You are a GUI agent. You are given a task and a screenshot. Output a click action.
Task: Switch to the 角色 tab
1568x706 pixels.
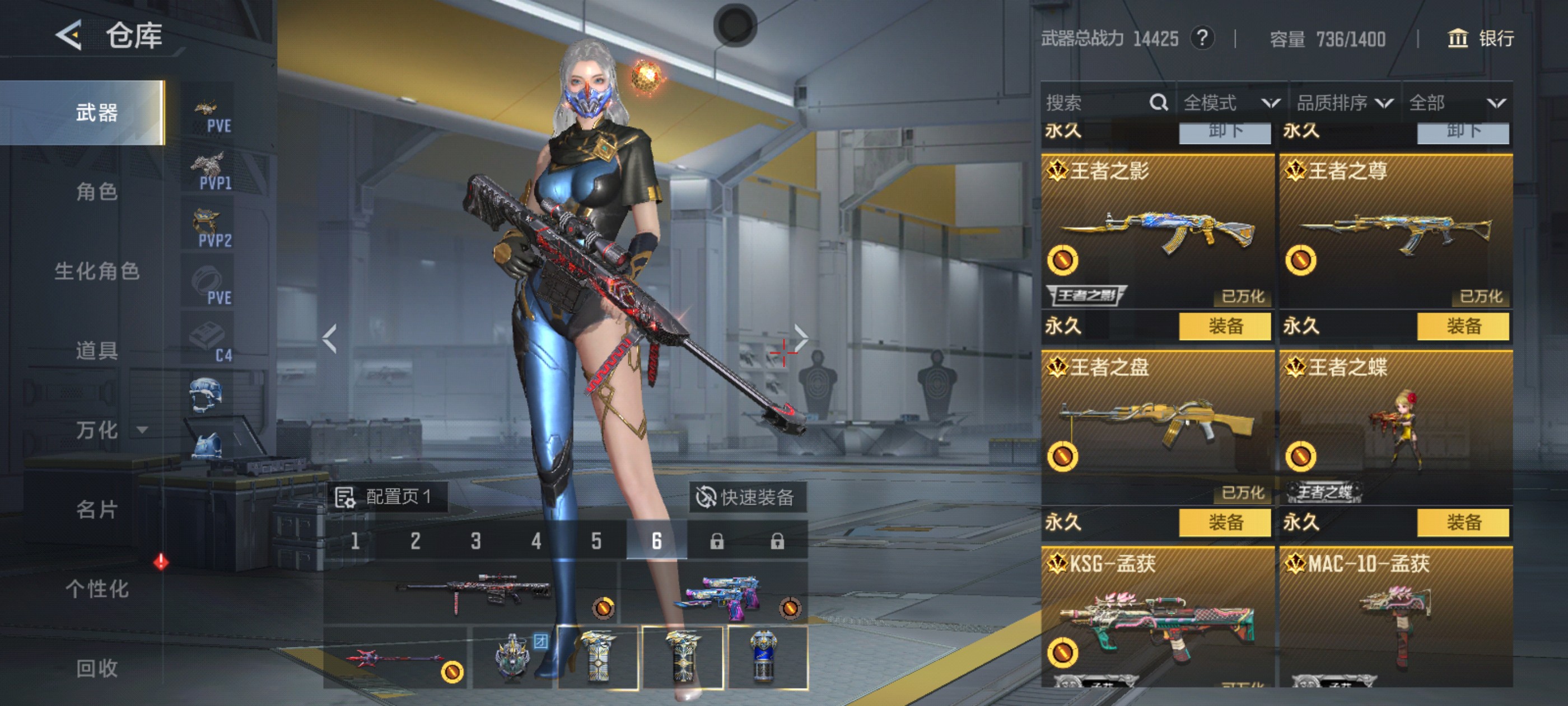click(97, 192)
